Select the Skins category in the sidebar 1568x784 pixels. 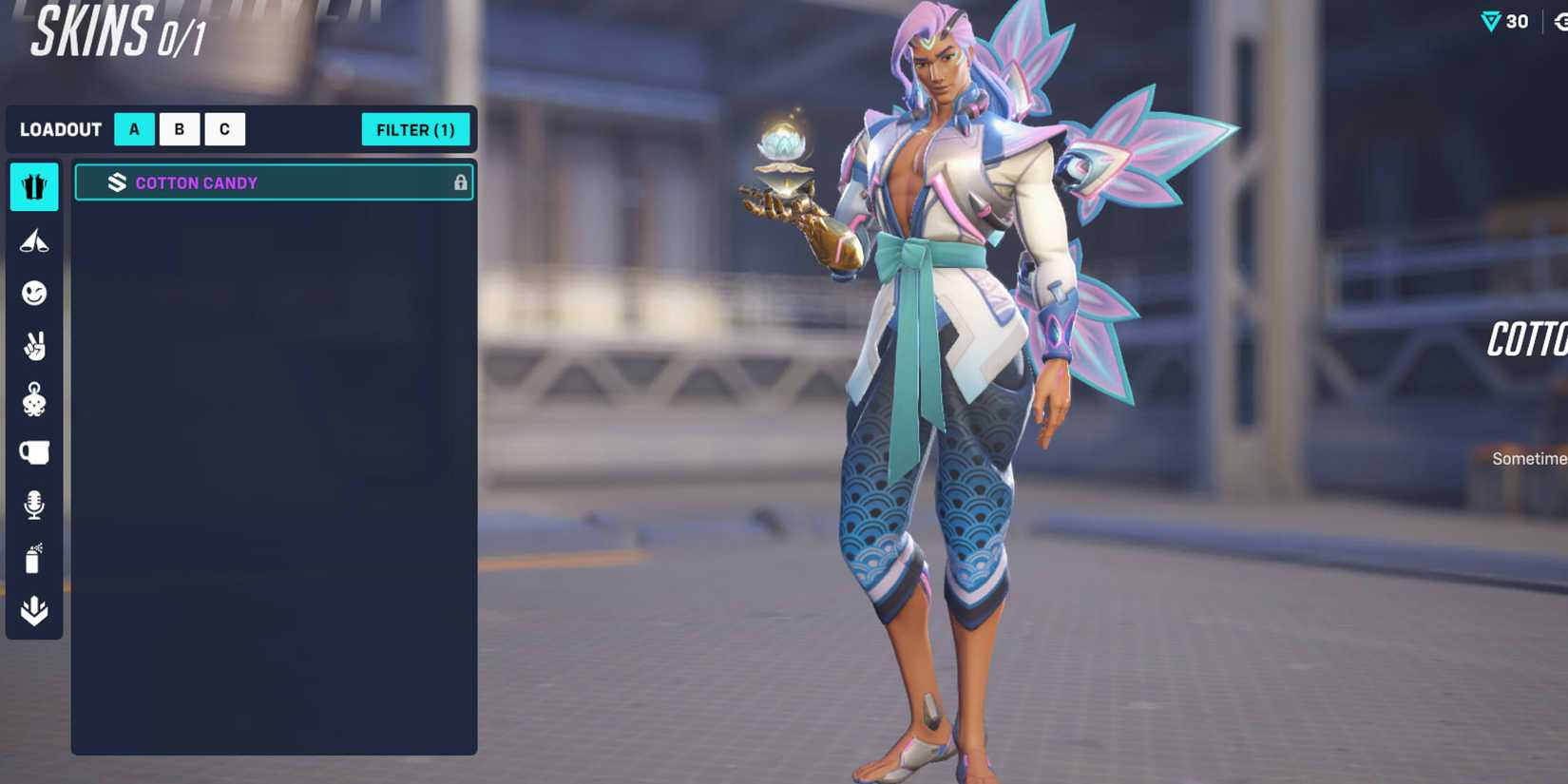(34, 187)
